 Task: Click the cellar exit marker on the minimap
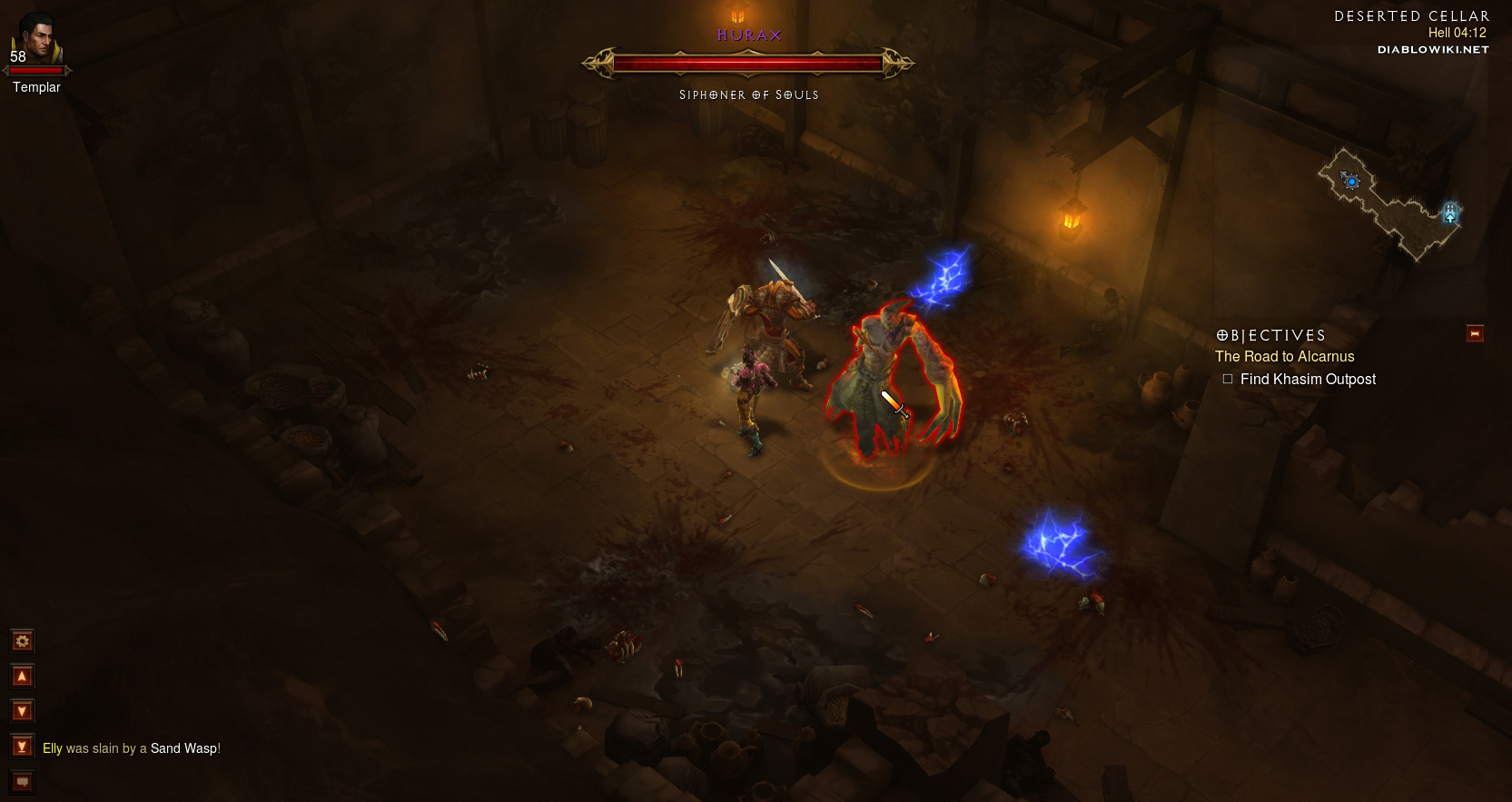click(x=1450, y=213)
